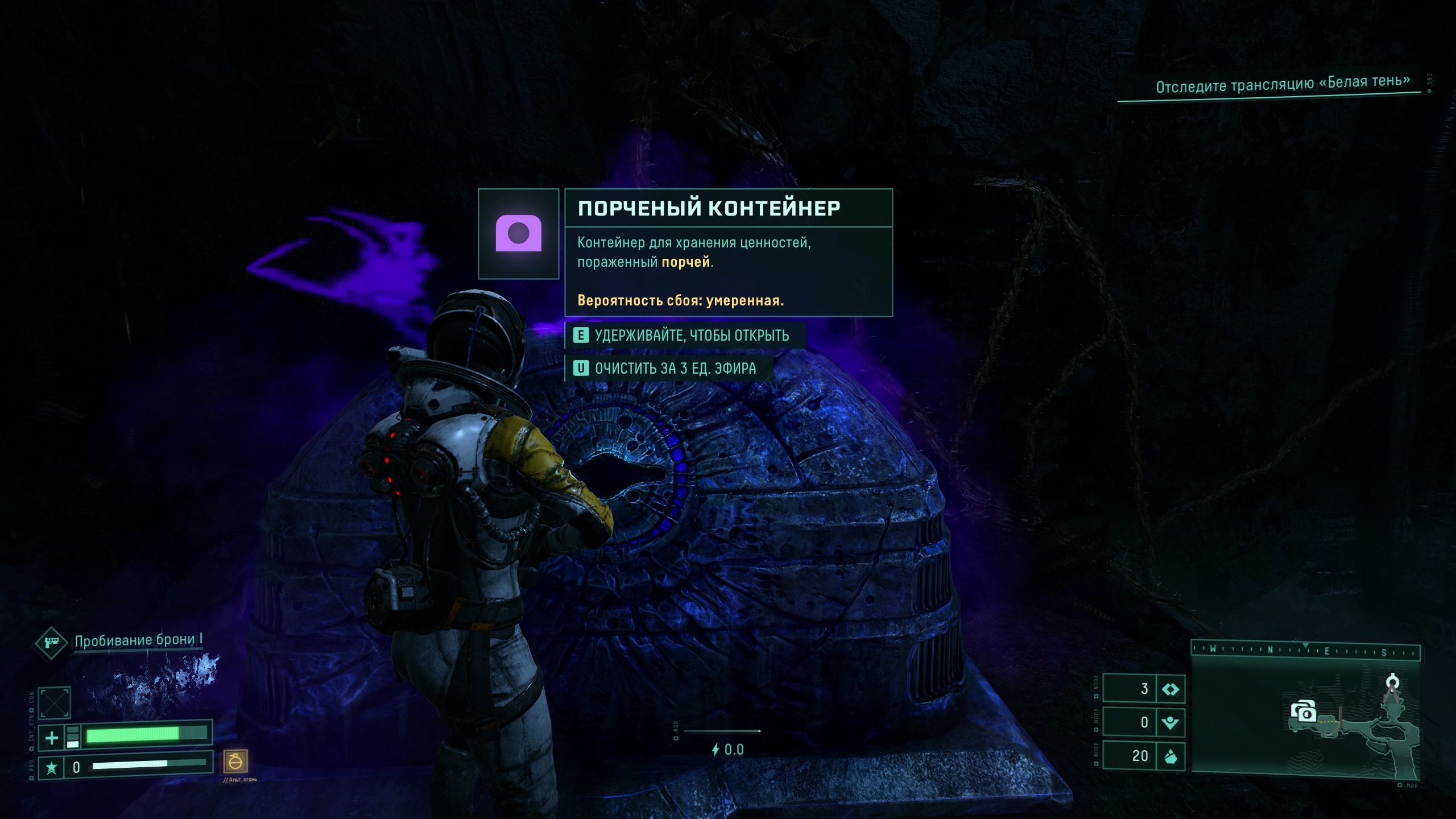Open the minimap in the corner
This screenshot has width=1456, height=819.
[x=1305, y=718]
